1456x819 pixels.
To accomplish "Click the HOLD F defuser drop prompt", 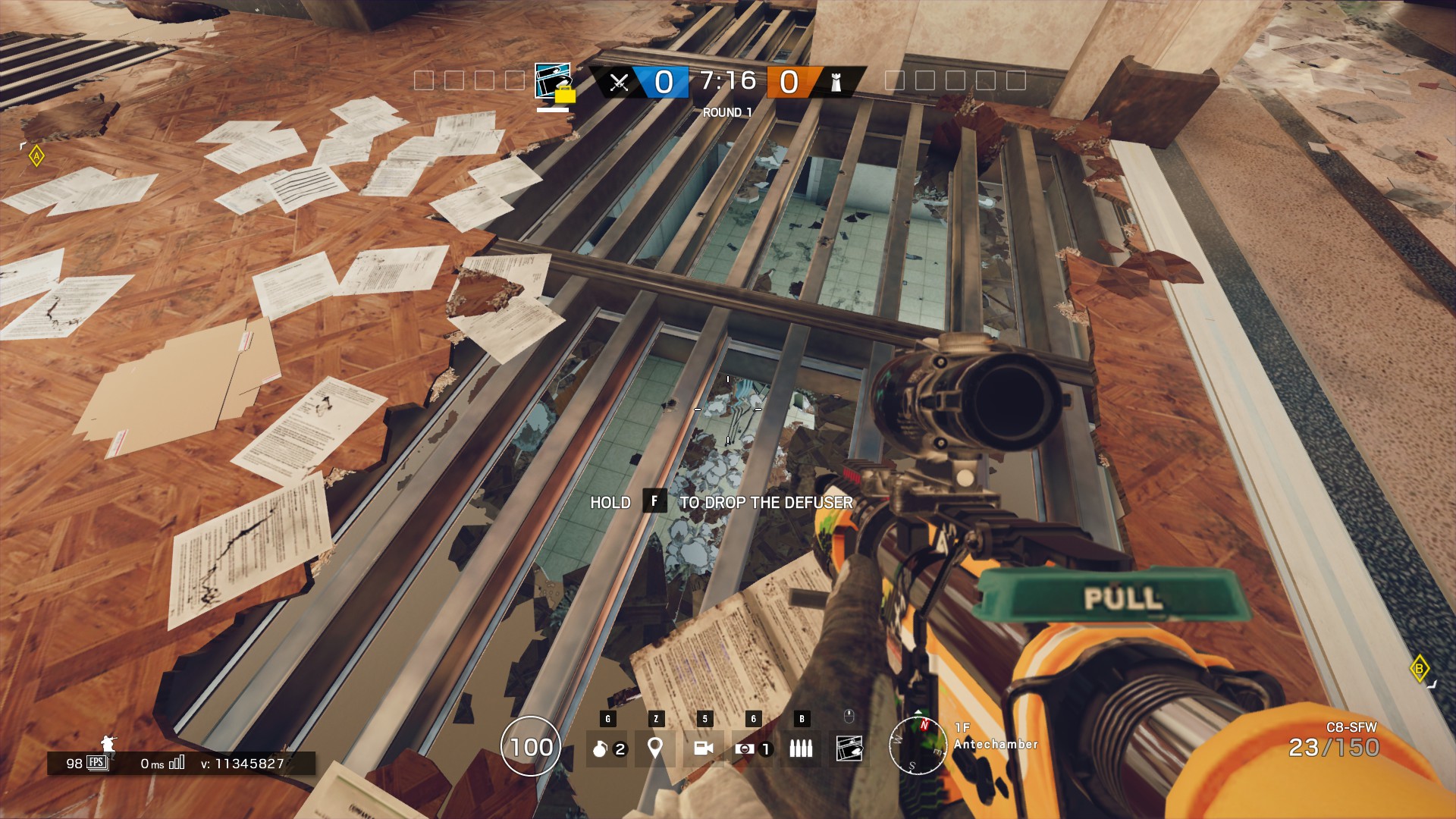I will click(x=722, y=502).
